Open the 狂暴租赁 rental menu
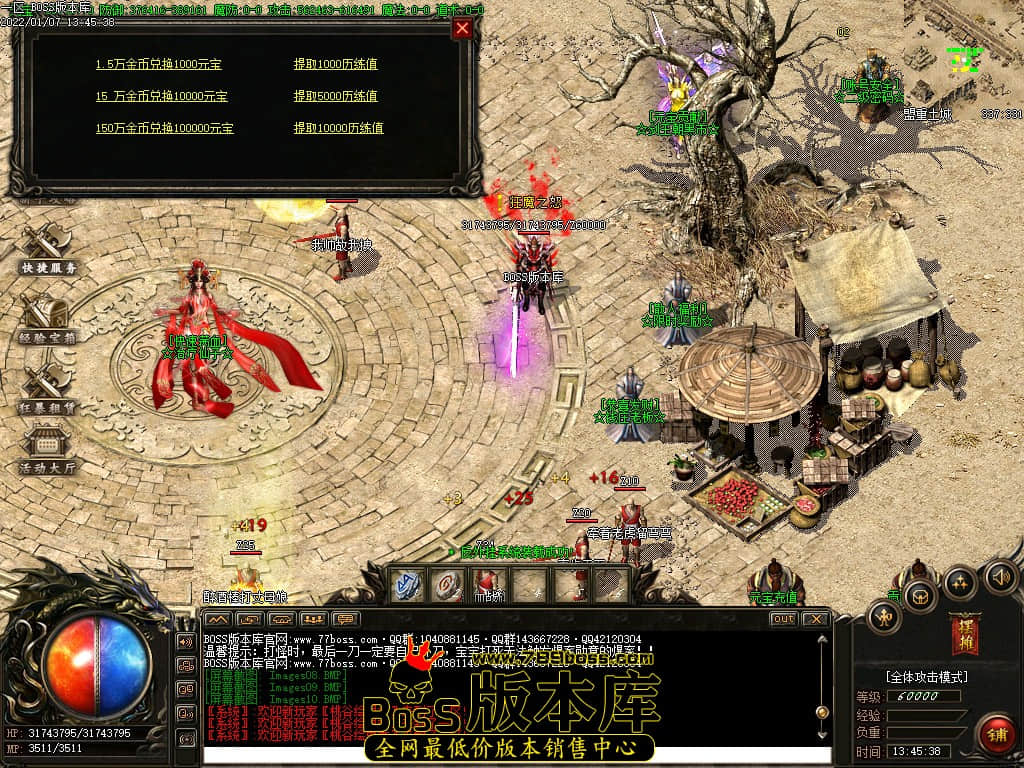This screenshot has width=1024, height=768. (47, 388)
